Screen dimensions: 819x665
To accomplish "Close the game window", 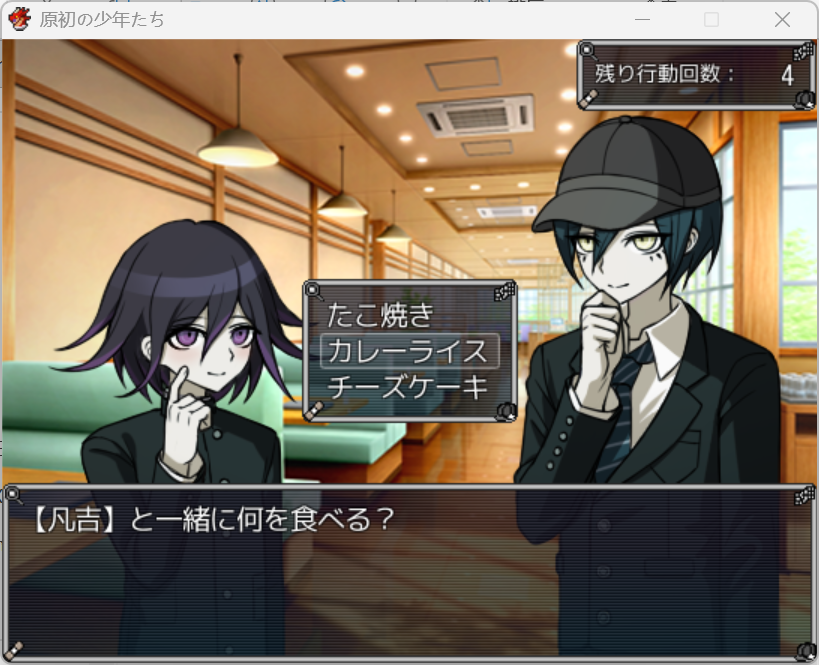I will 782,20.
